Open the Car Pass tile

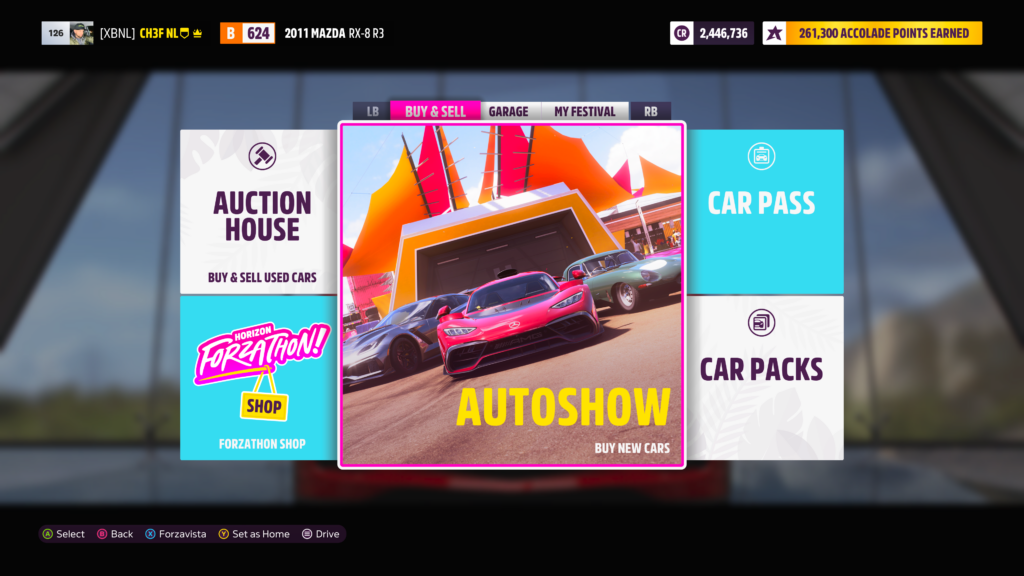[764, 211]
